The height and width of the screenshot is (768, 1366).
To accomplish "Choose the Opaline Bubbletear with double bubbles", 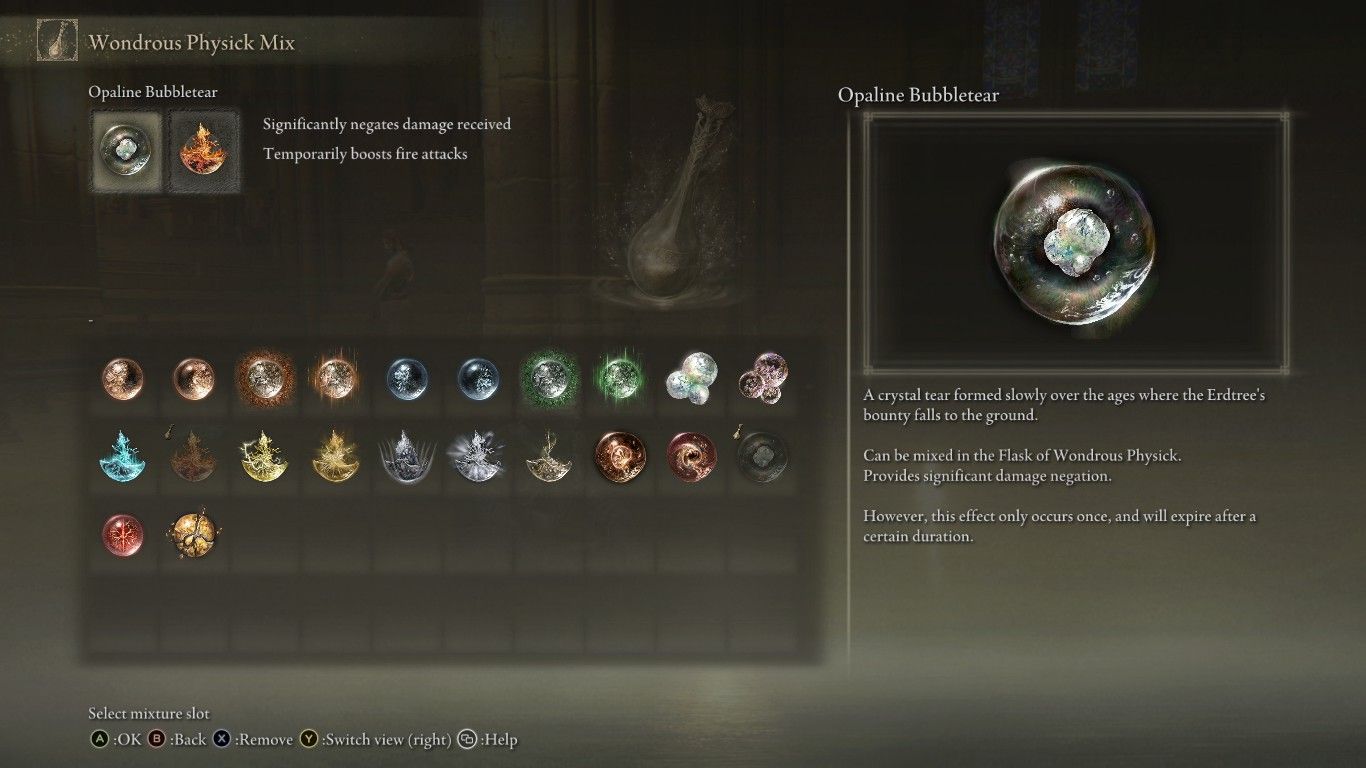I will (692, 378).
